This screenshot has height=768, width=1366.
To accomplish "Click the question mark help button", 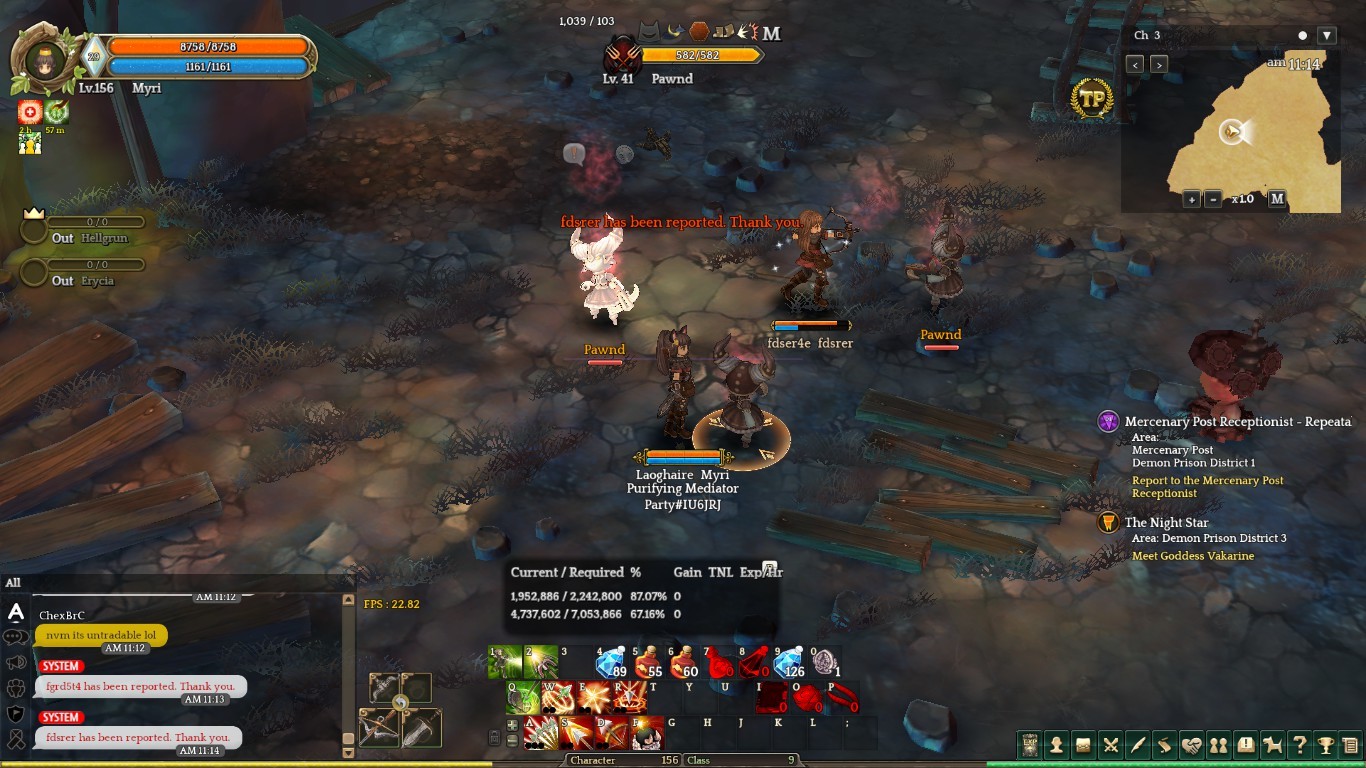I will pyautogui.click(x=1299, y=745).
